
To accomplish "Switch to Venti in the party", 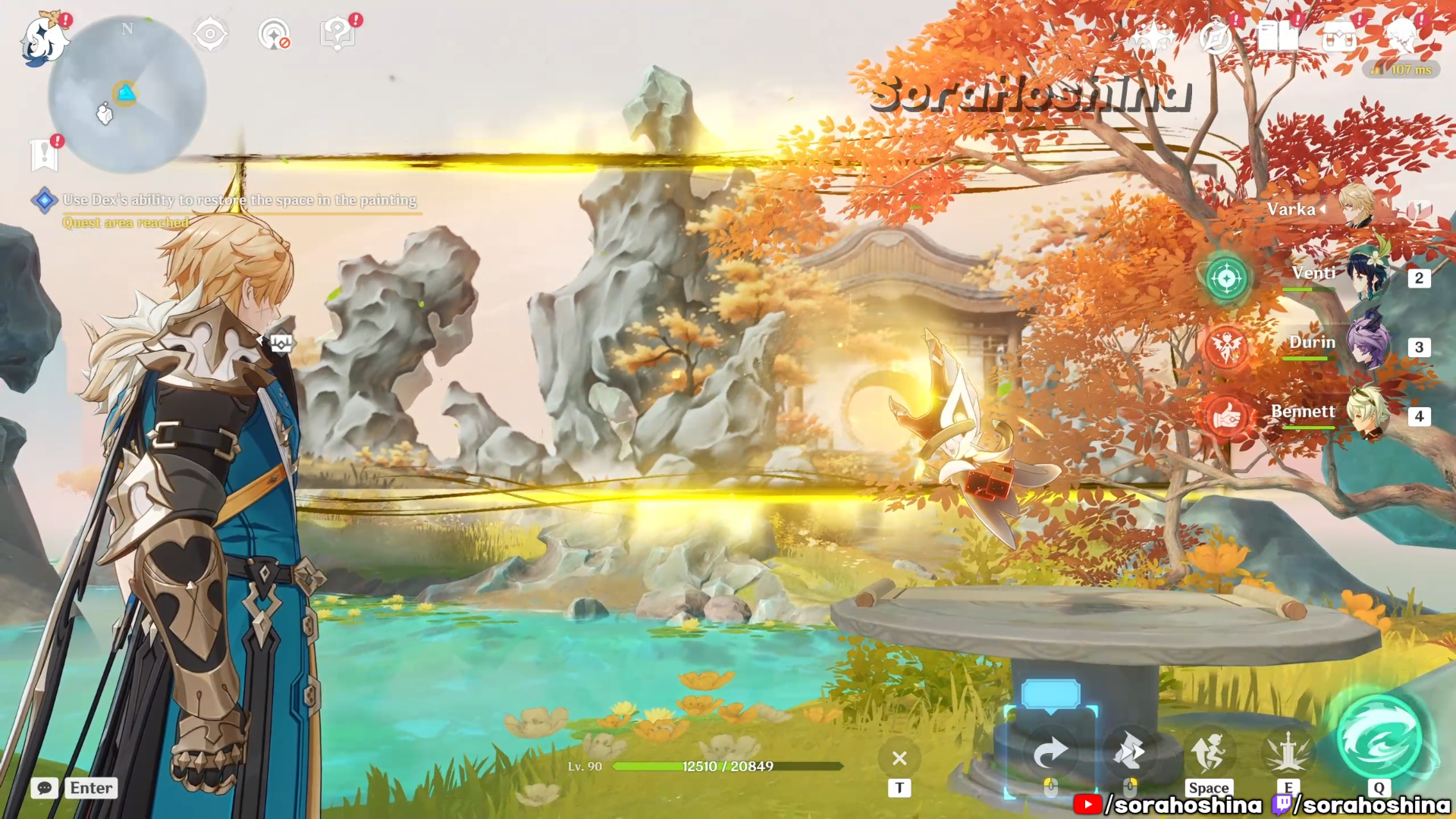I will (x=1365, y=276).
